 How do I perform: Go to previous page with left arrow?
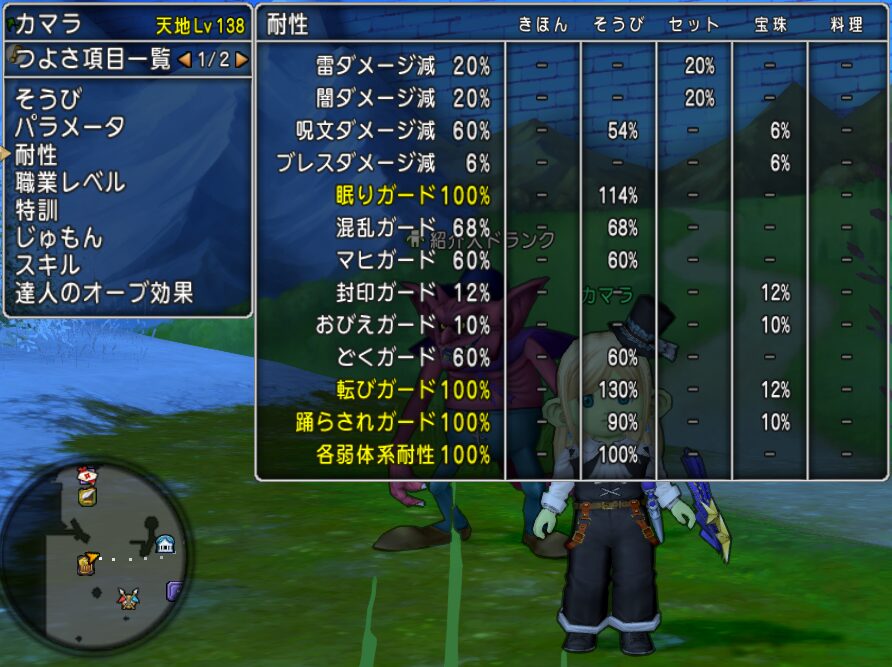pyautogui.click(x=184, y=60)
